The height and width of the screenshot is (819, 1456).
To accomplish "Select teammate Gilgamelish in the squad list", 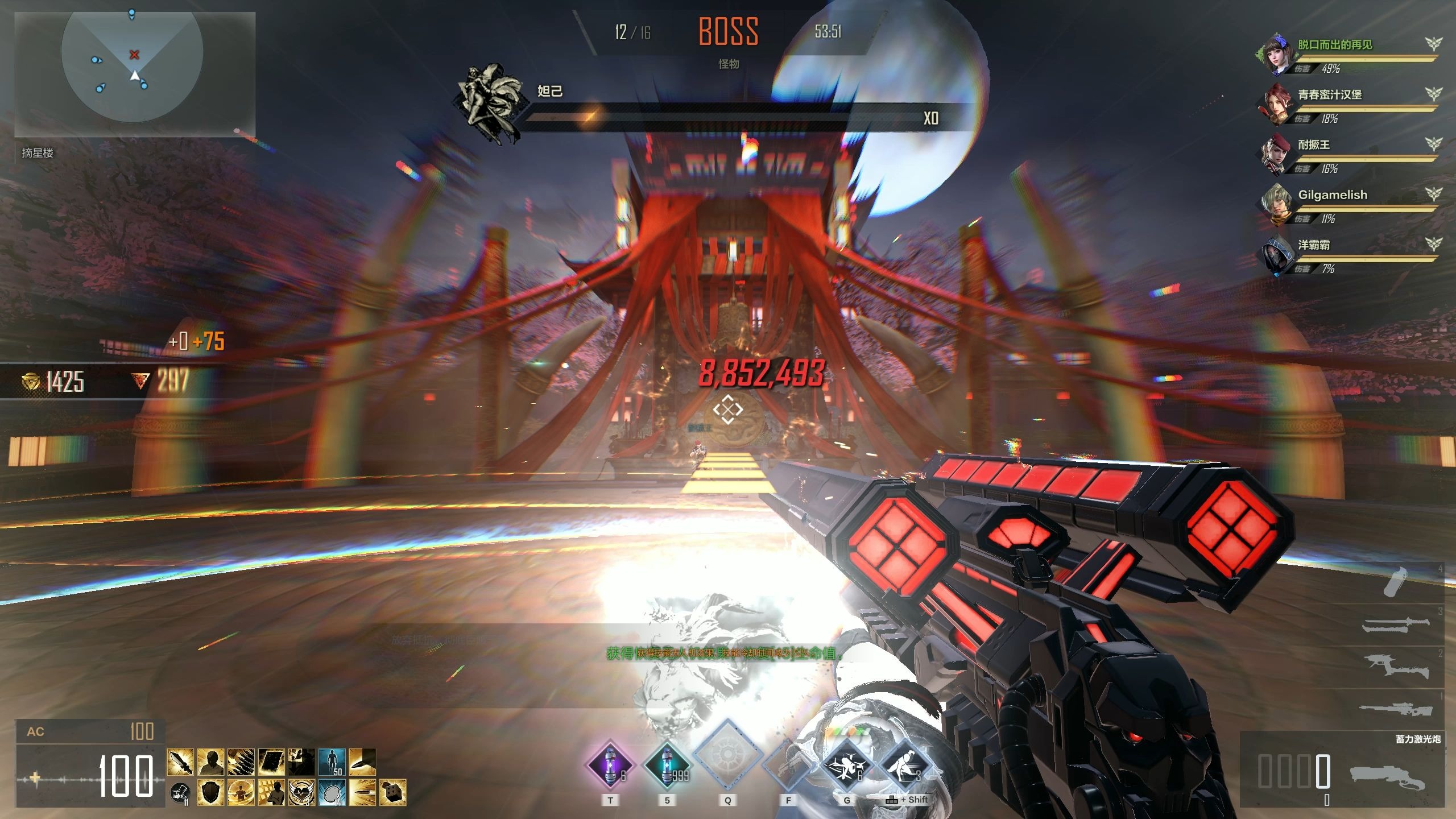I will tap(1332, 195).
